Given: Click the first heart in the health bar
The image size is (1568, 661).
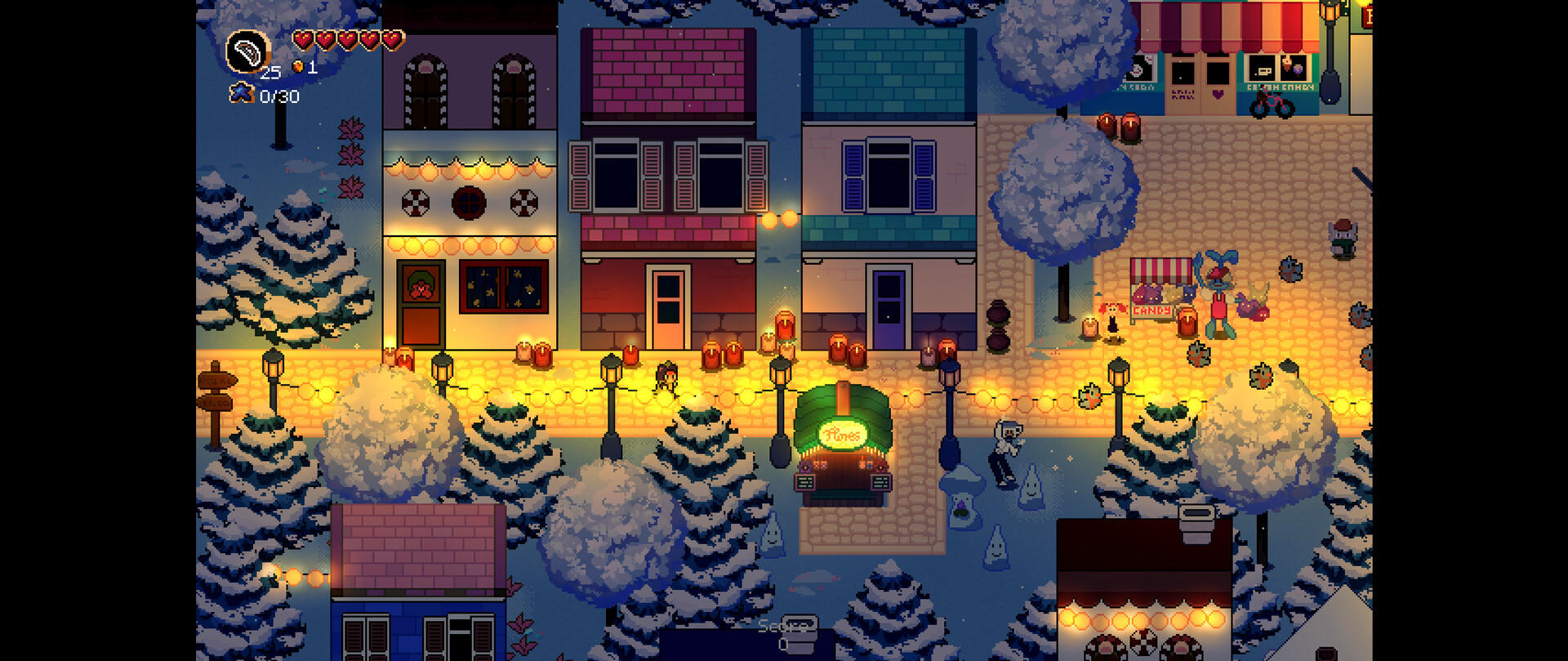Looking at the screenshot, I should click(x=305, y=38).
